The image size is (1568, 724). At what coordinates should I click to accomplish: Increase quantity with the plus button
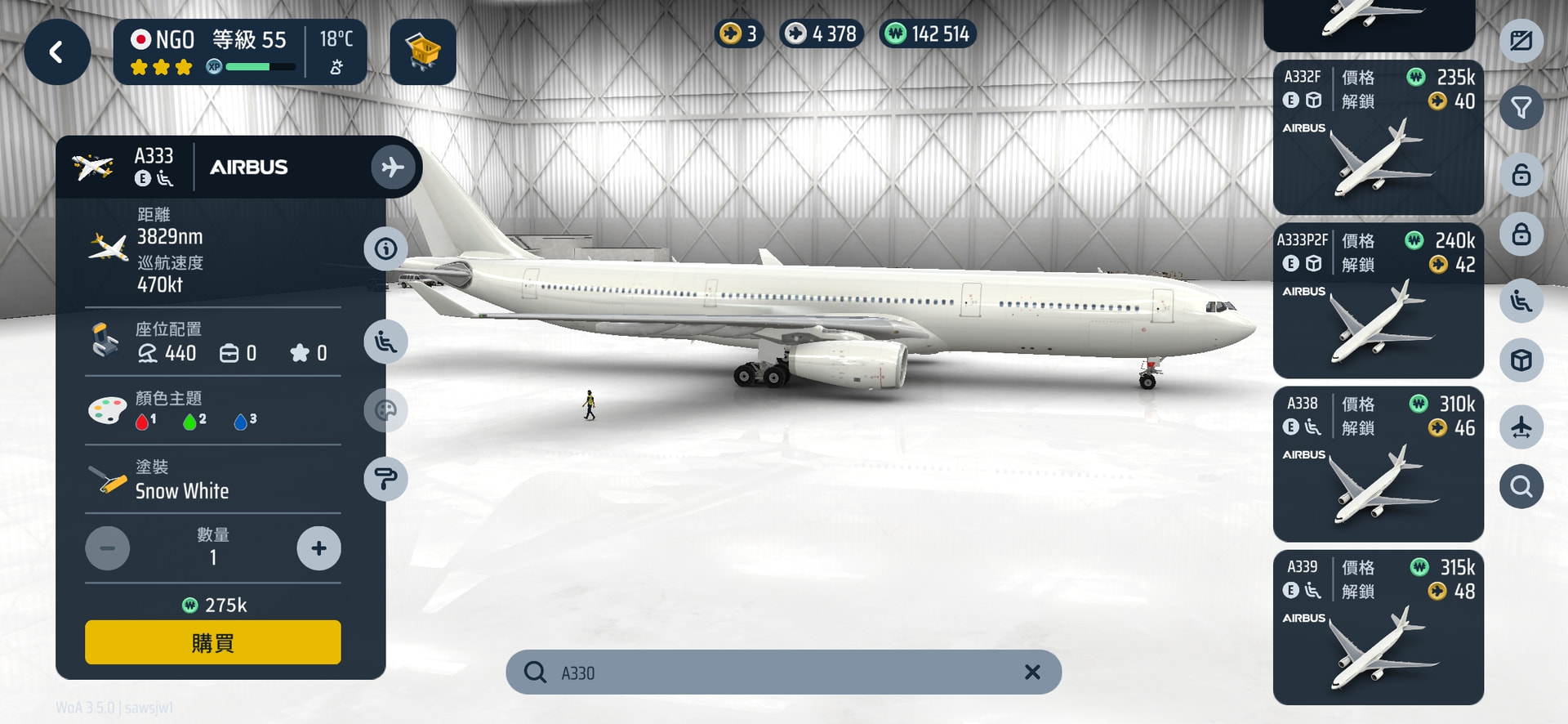click(x=318, y=548)
